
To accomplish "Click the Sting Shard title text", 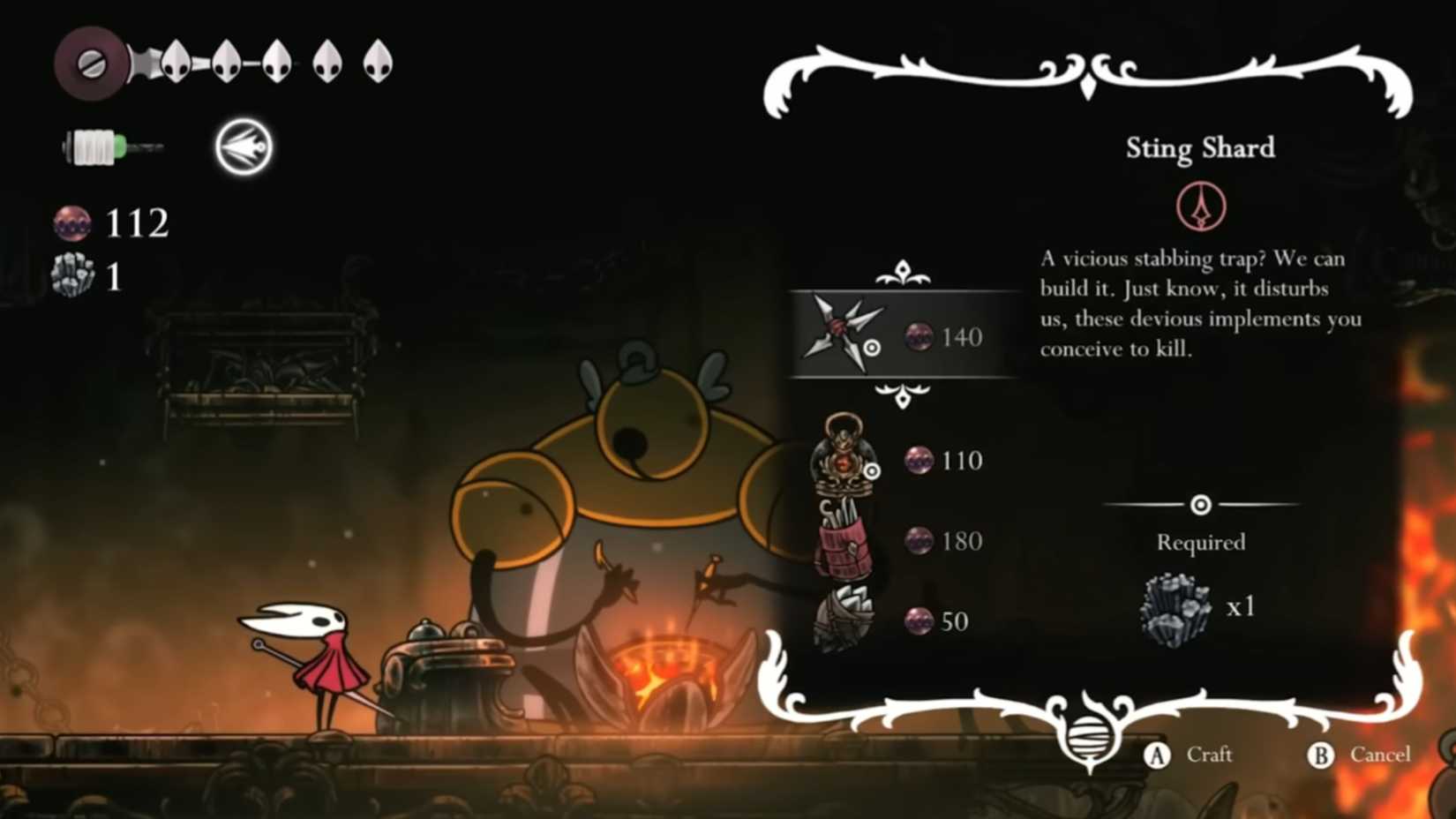I will coord(1202,148).
